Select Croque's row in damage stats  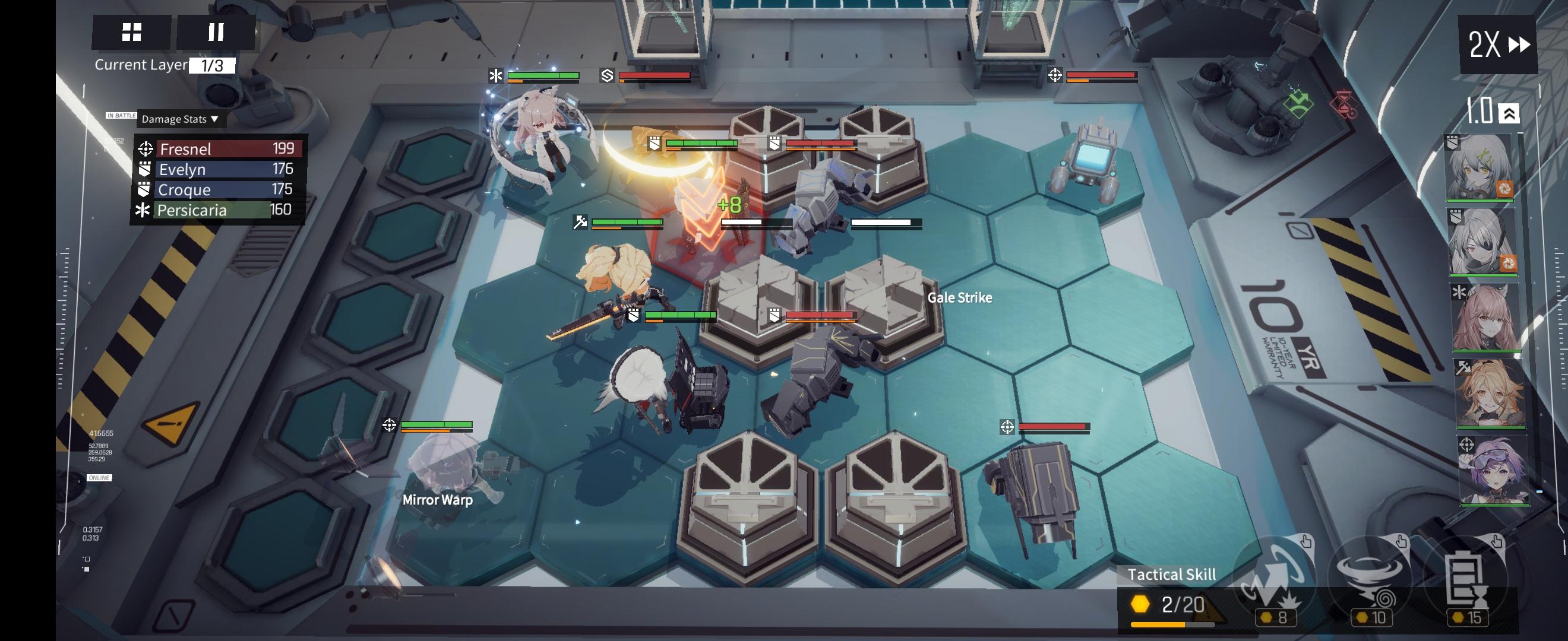pos(219,190)
